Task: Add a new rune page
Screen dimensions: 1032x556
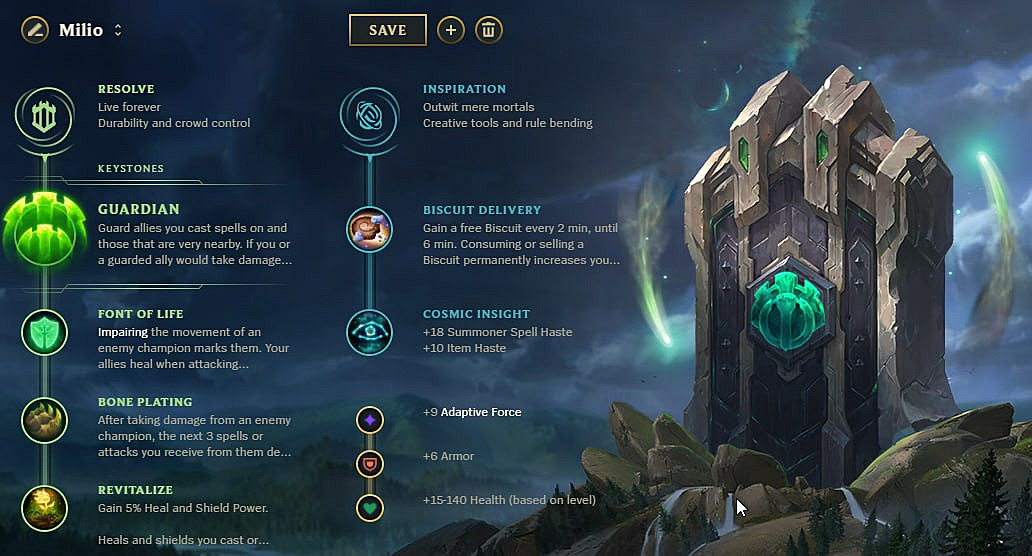Action: [451, 30]
